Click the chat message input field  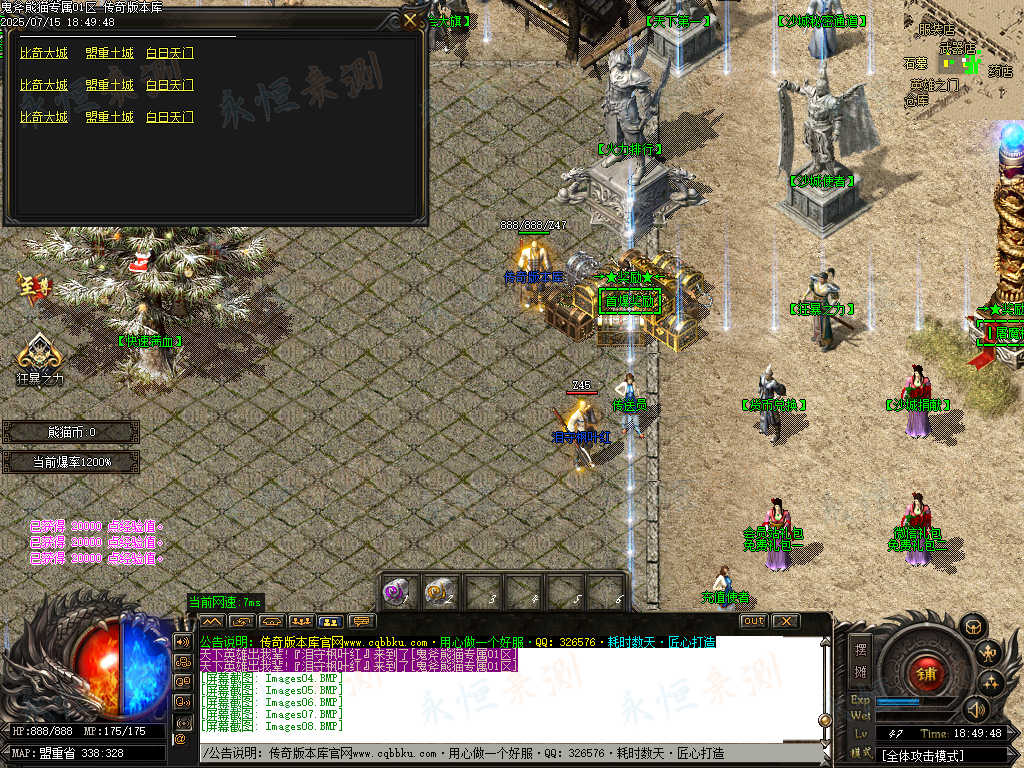point(500,753)
